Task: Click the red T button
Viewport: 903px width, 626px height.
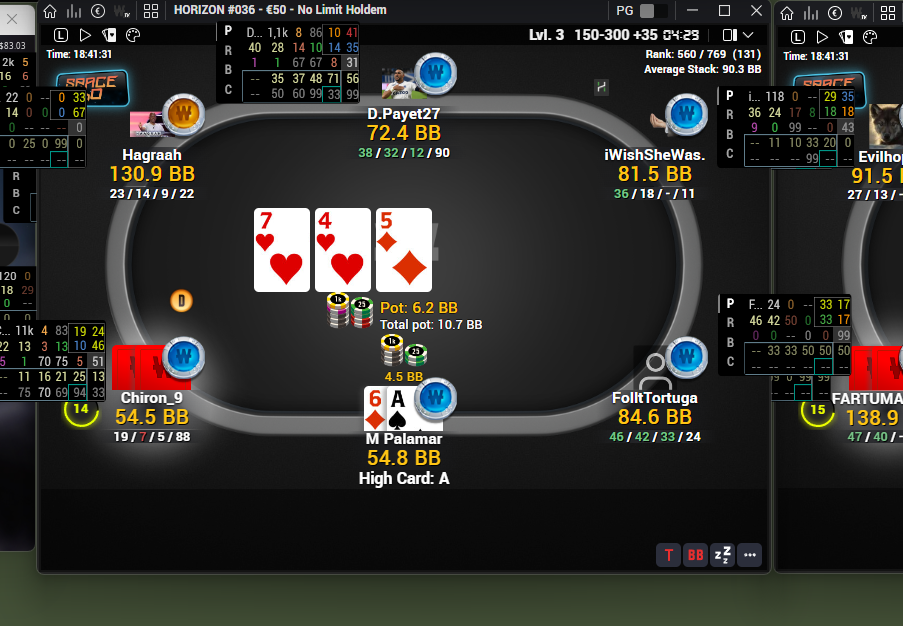Action: pyautogui.click(x=668, y=555)
